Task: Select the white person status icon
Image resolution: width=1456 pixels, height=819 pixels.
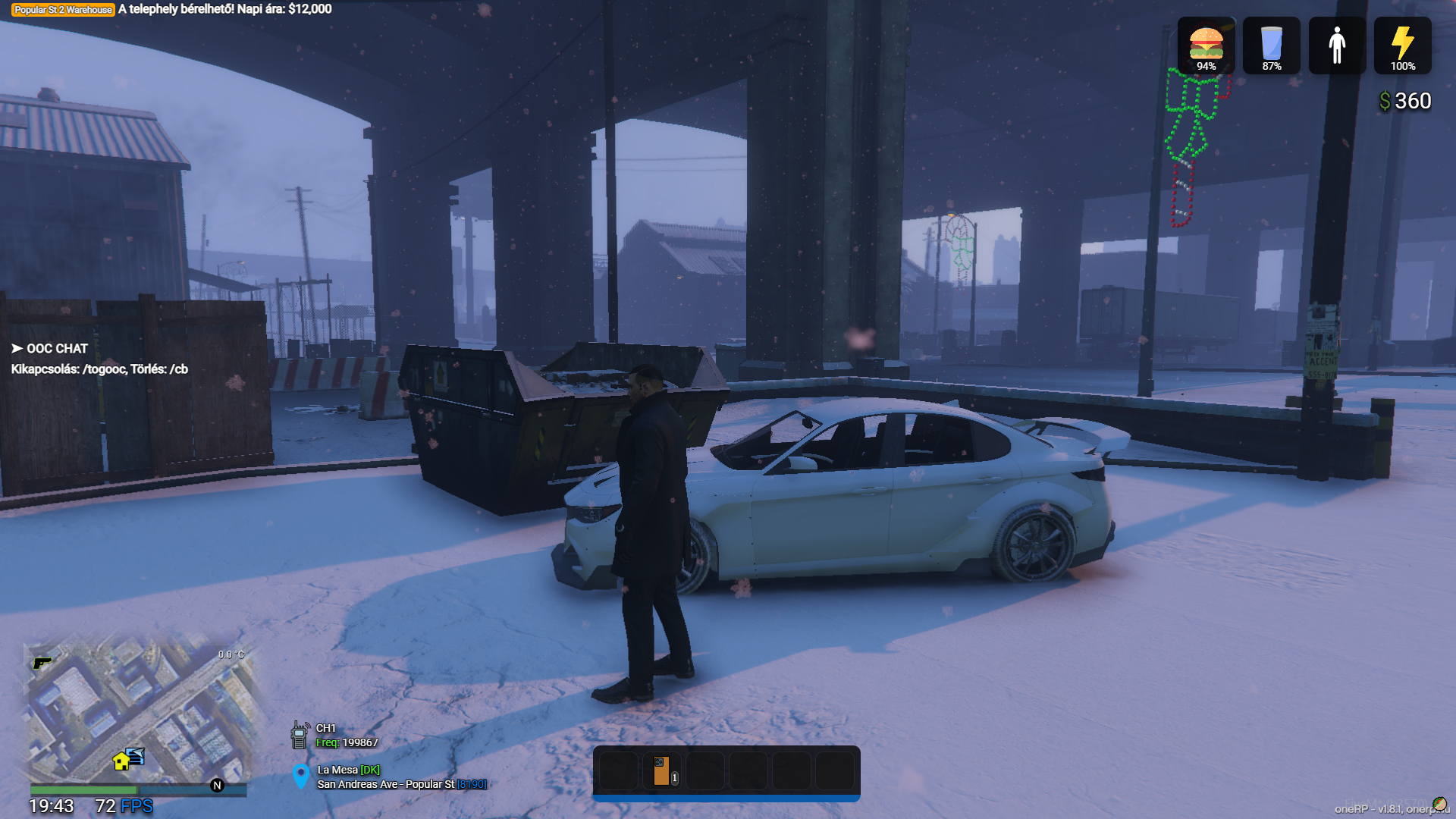Action: coord(1337,45)
